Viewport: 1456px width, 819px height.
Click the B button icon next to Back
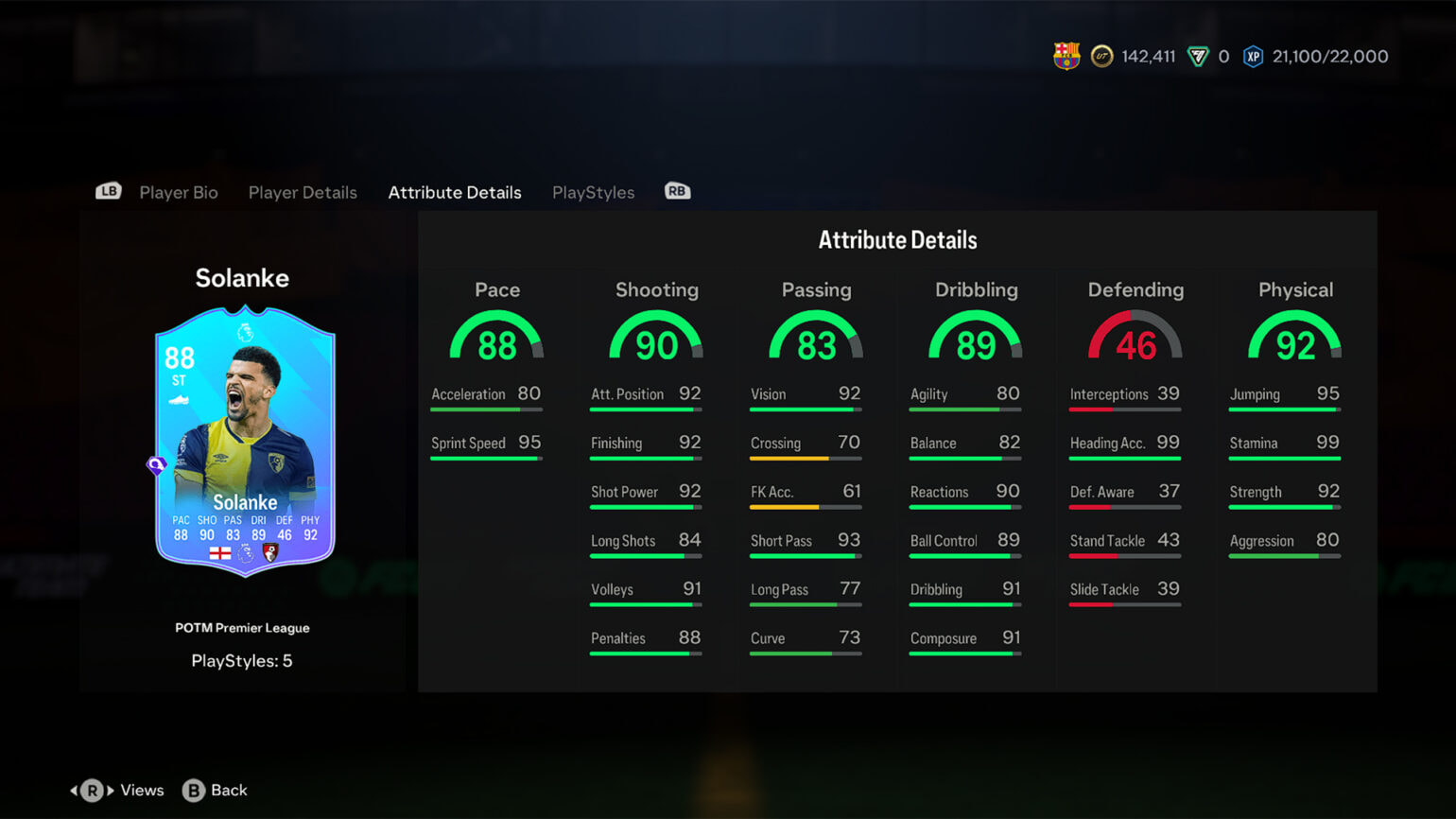click(193, 790)
